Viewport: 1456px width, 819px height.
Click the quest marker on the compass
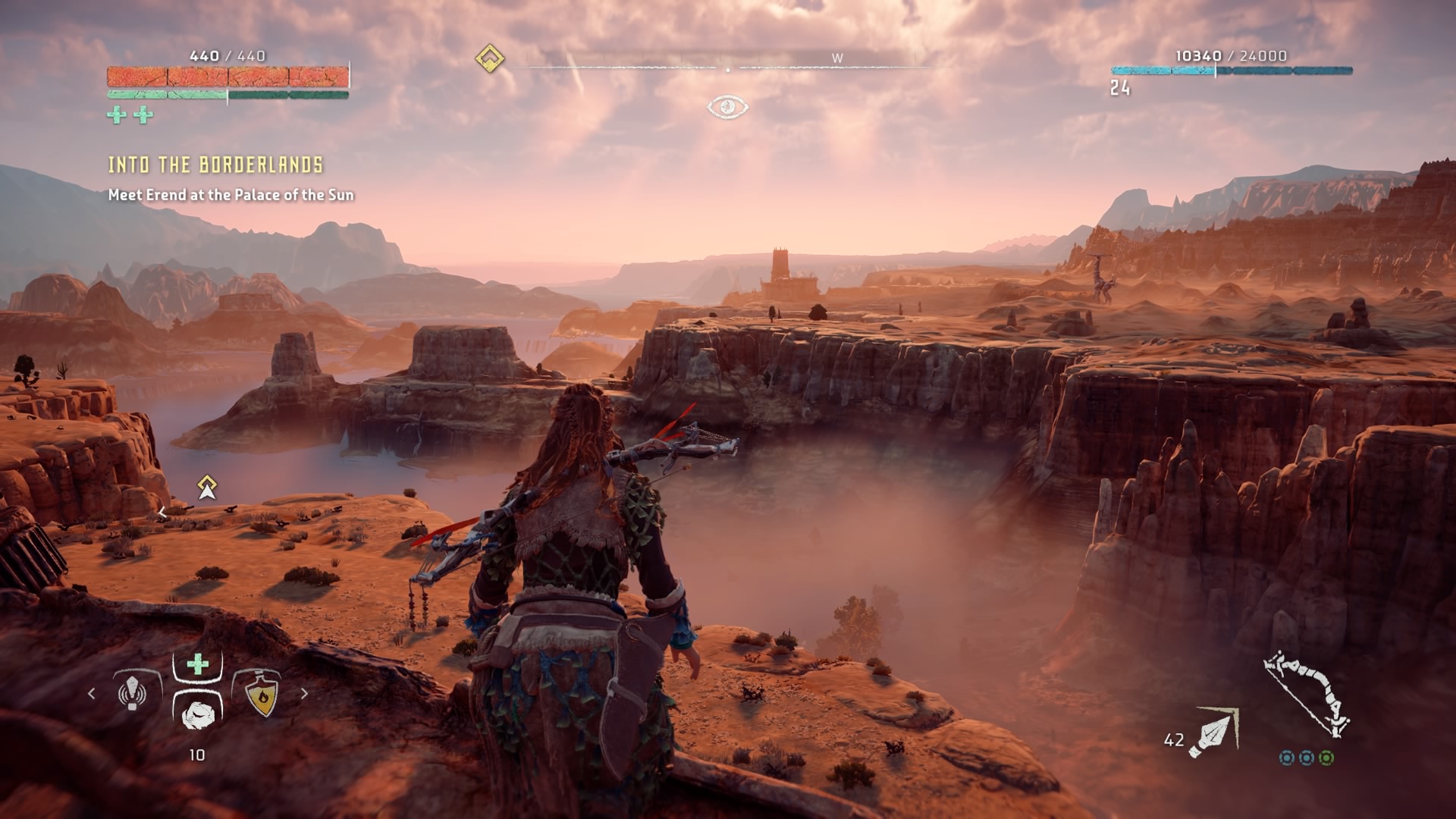click(x=490, y=58)
